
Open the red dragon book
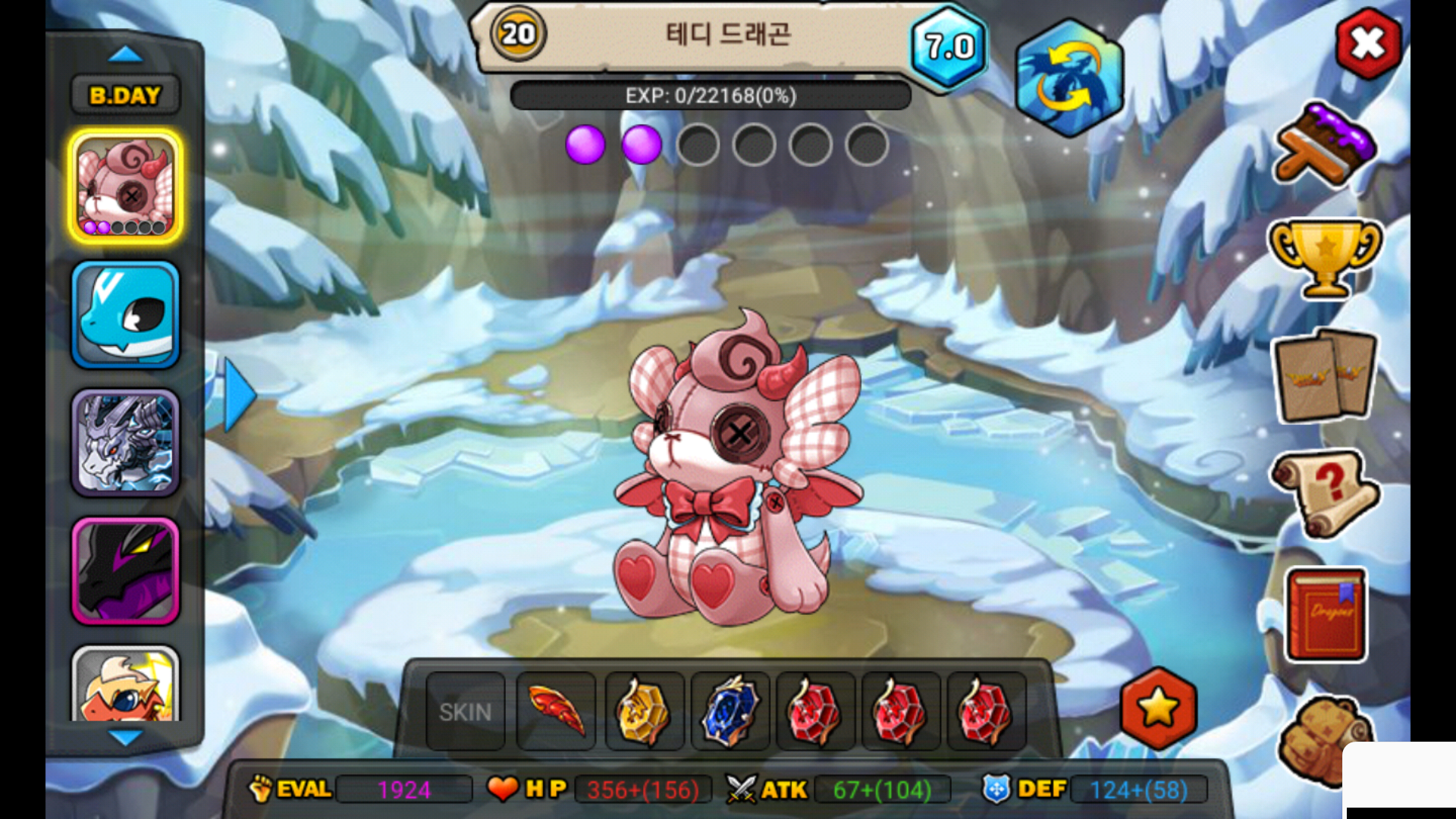tap(1326, 615)
